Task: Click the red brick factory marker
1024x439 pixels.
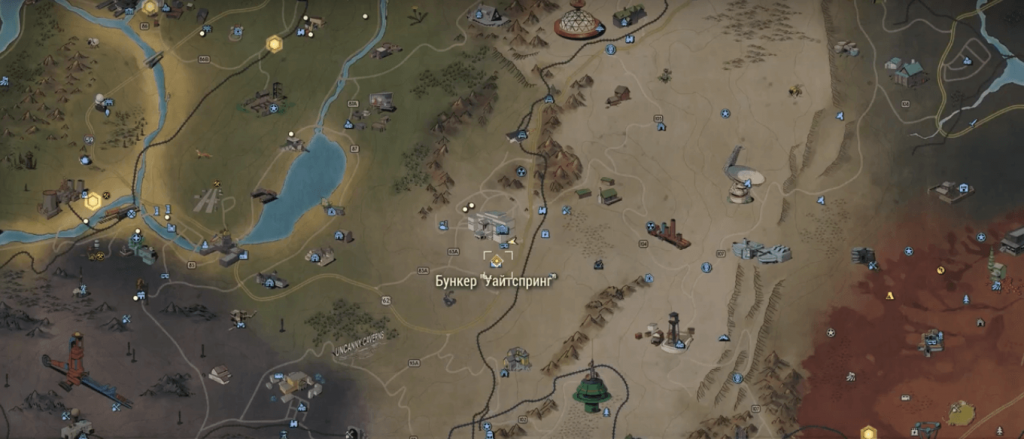Action: pos(672,233)
